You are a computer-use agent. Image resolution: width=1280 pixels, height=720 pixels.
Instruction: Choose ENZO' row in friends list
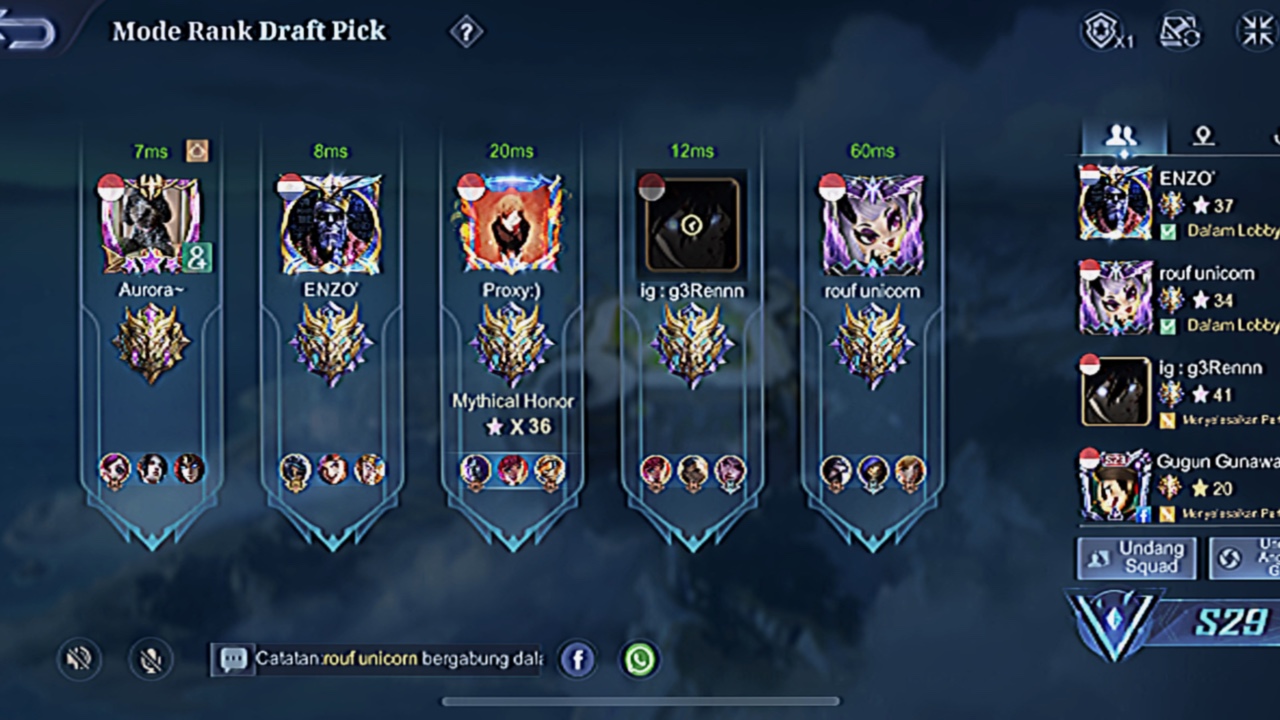(1180, 204)
